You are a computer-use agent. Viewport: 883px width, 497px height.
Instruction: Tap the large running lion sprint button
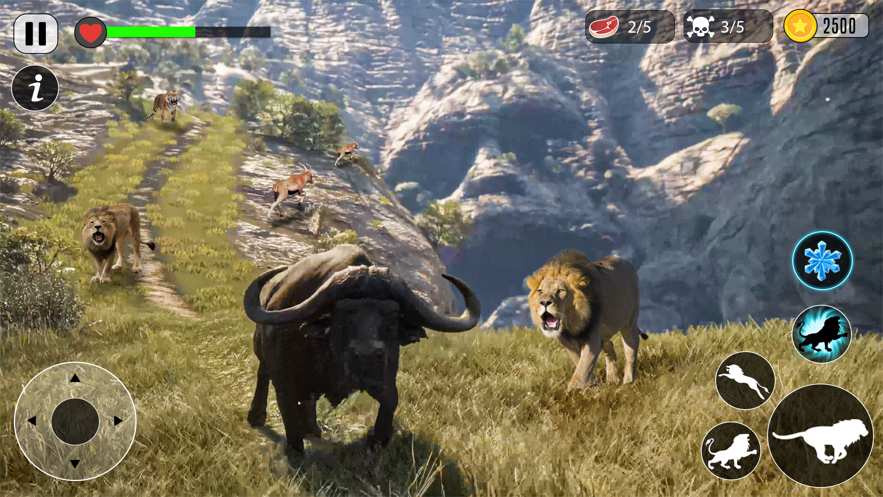click(x=820, y=436)
